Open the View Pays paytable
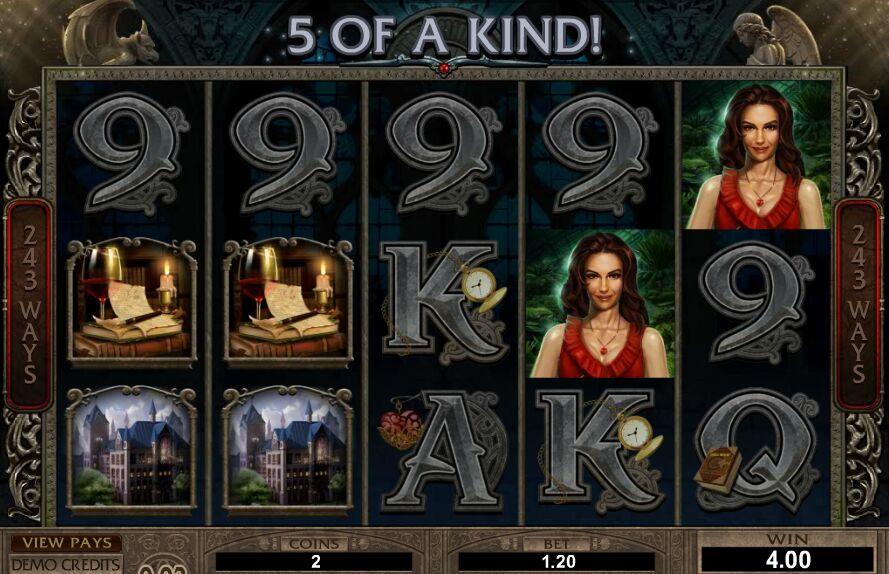This screenshot has width=889, height=574. point(66,543)
